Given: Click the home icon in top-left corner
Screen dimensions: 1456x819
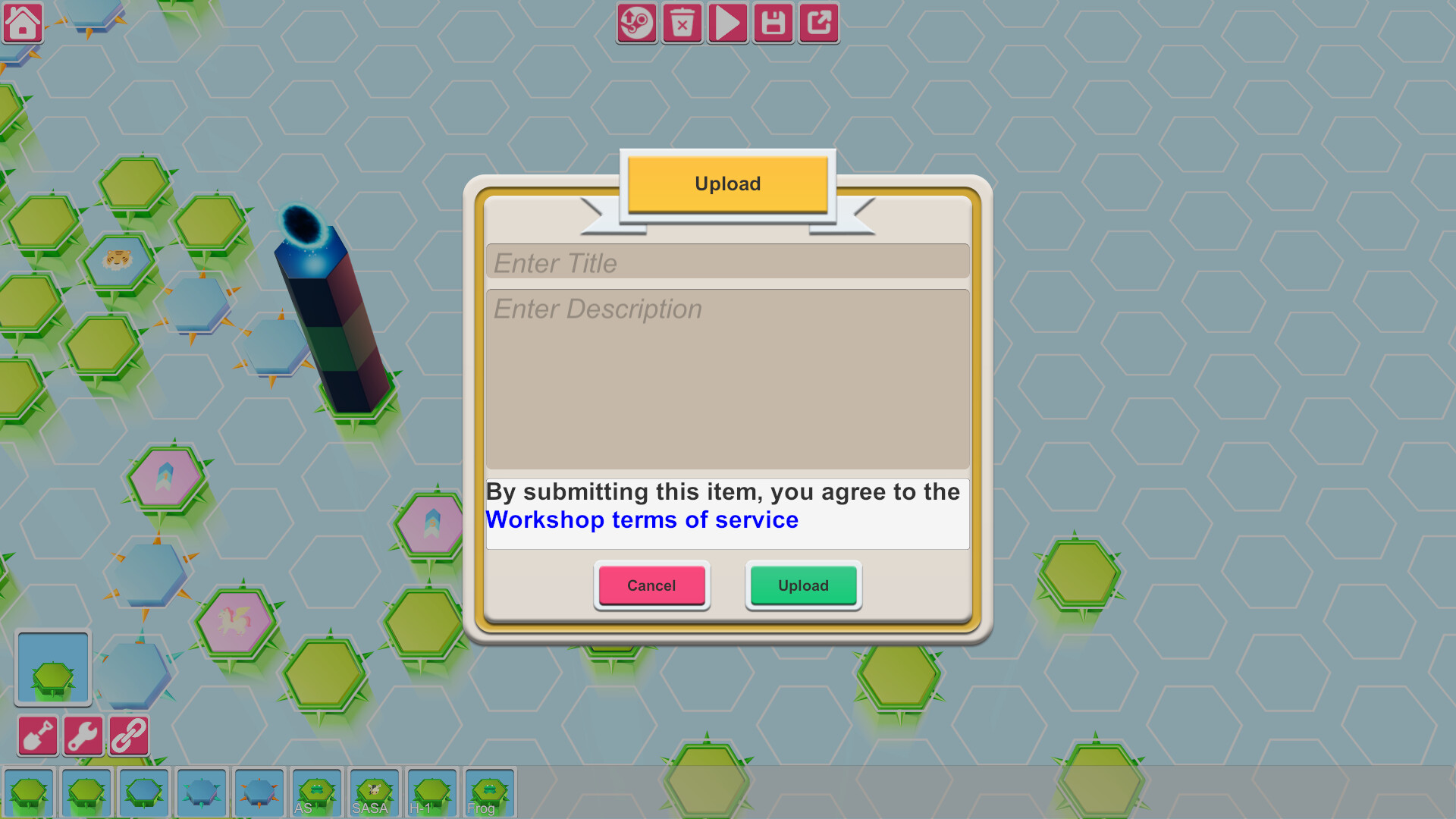Looking at the screenshot, I should click(x=23, y=23).
